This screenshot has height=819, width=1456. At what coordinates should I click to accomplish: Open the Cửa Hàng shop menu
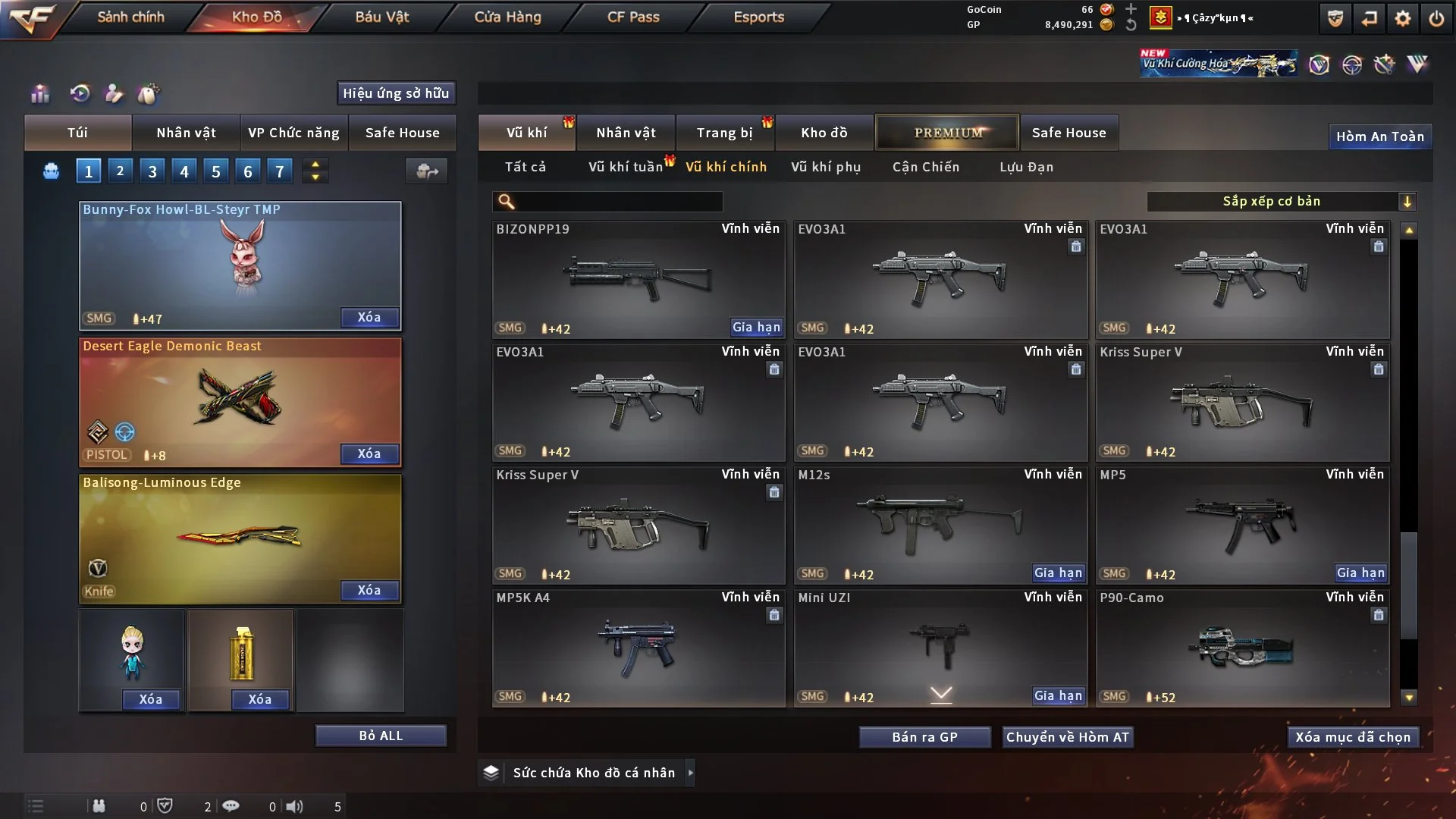click(507, 17)
